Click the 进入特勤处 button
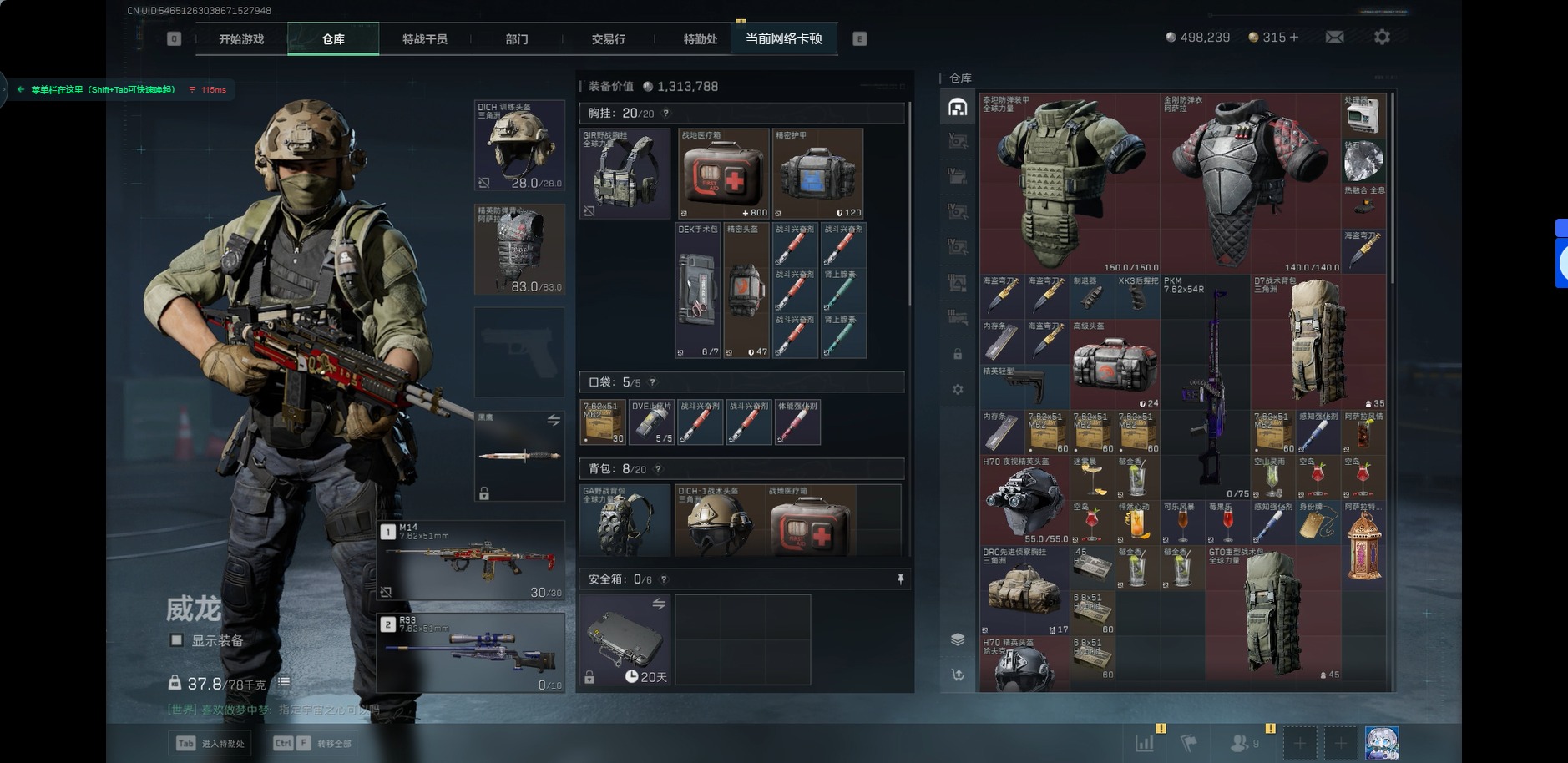1568x763 pixels. 210,743
